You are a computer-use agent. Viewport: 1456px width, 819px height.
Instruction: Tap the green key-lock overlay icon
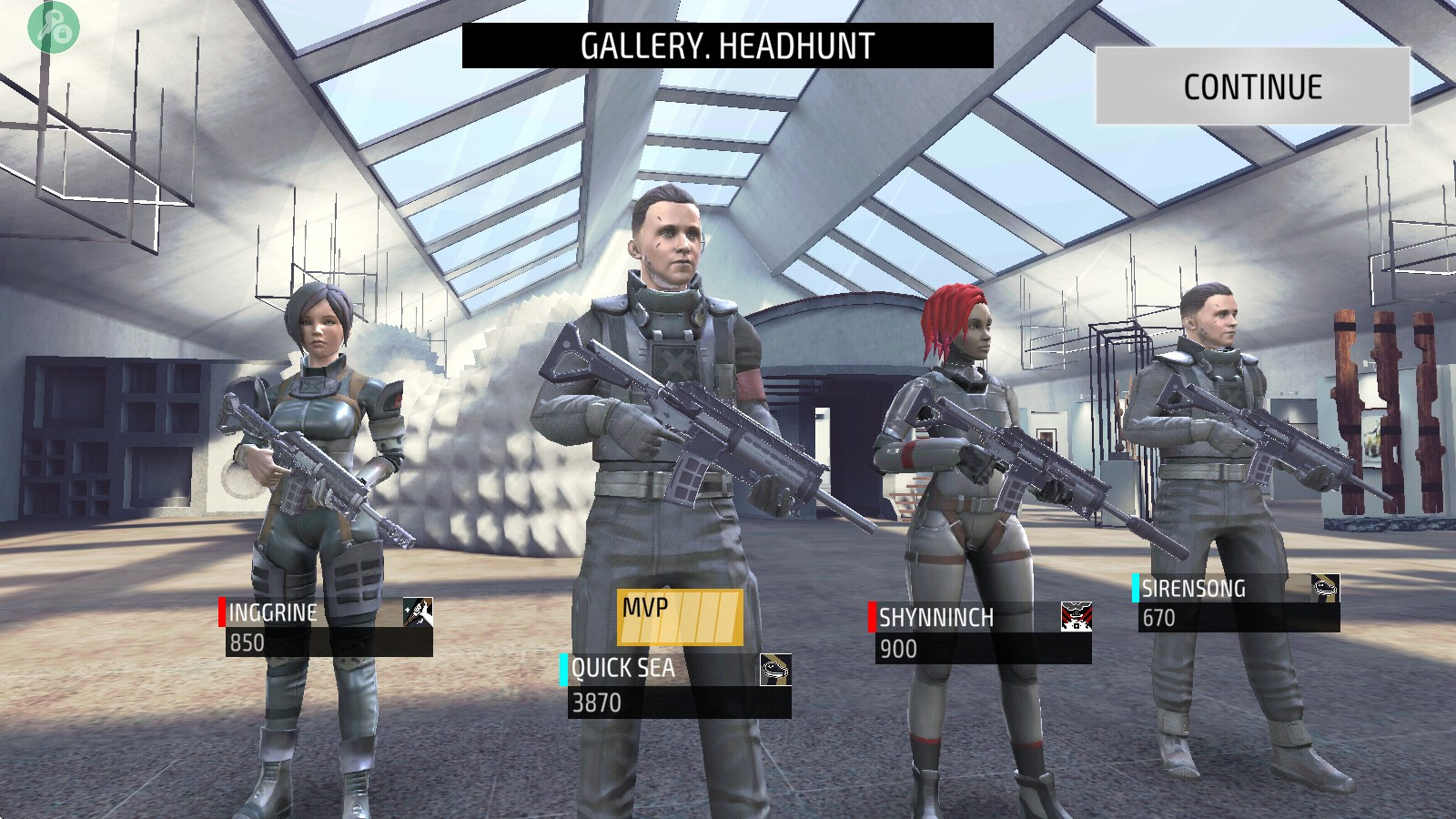tap(54, 27)
